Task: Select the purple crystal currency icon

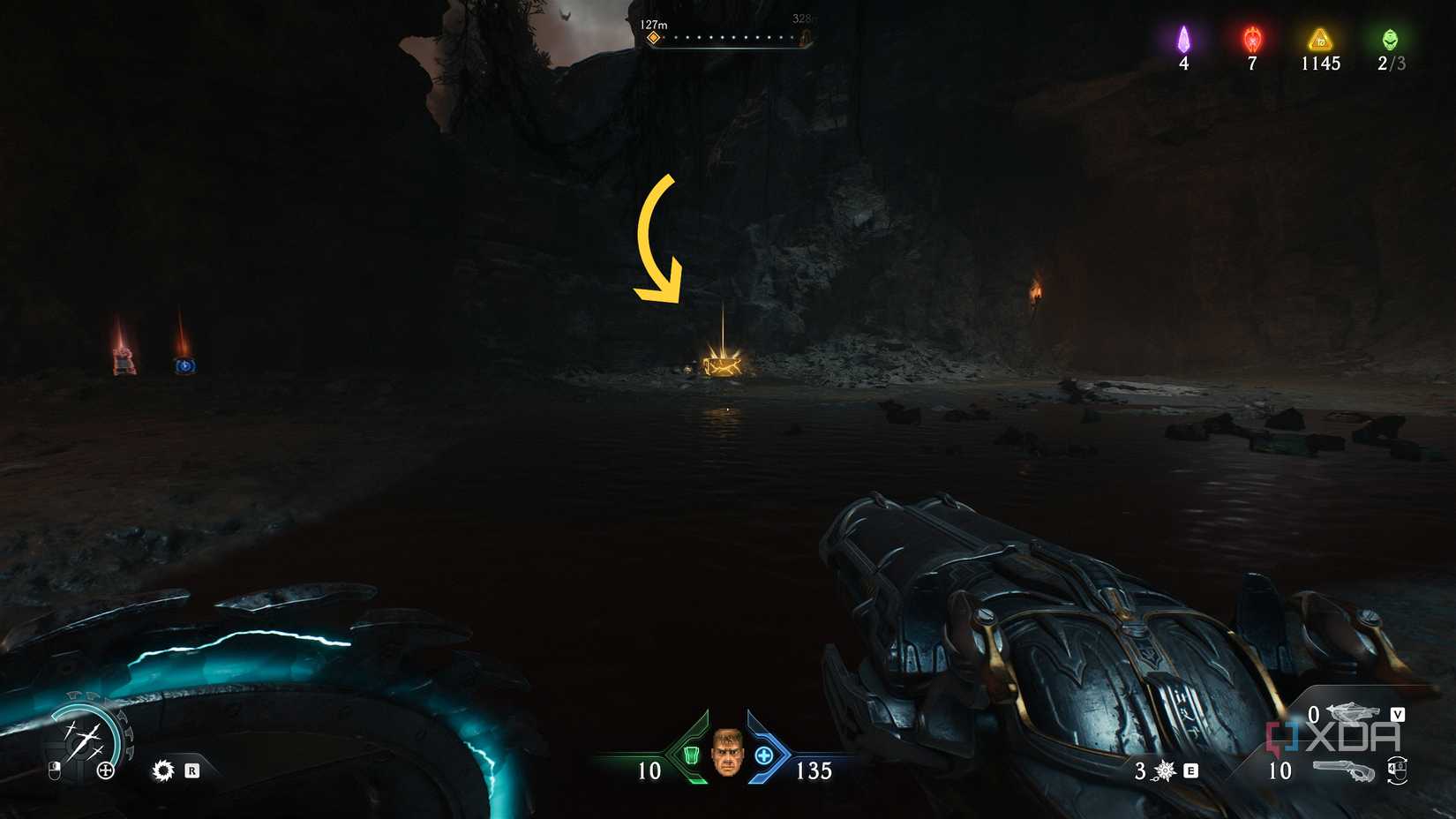Action: click(1183, 40)
